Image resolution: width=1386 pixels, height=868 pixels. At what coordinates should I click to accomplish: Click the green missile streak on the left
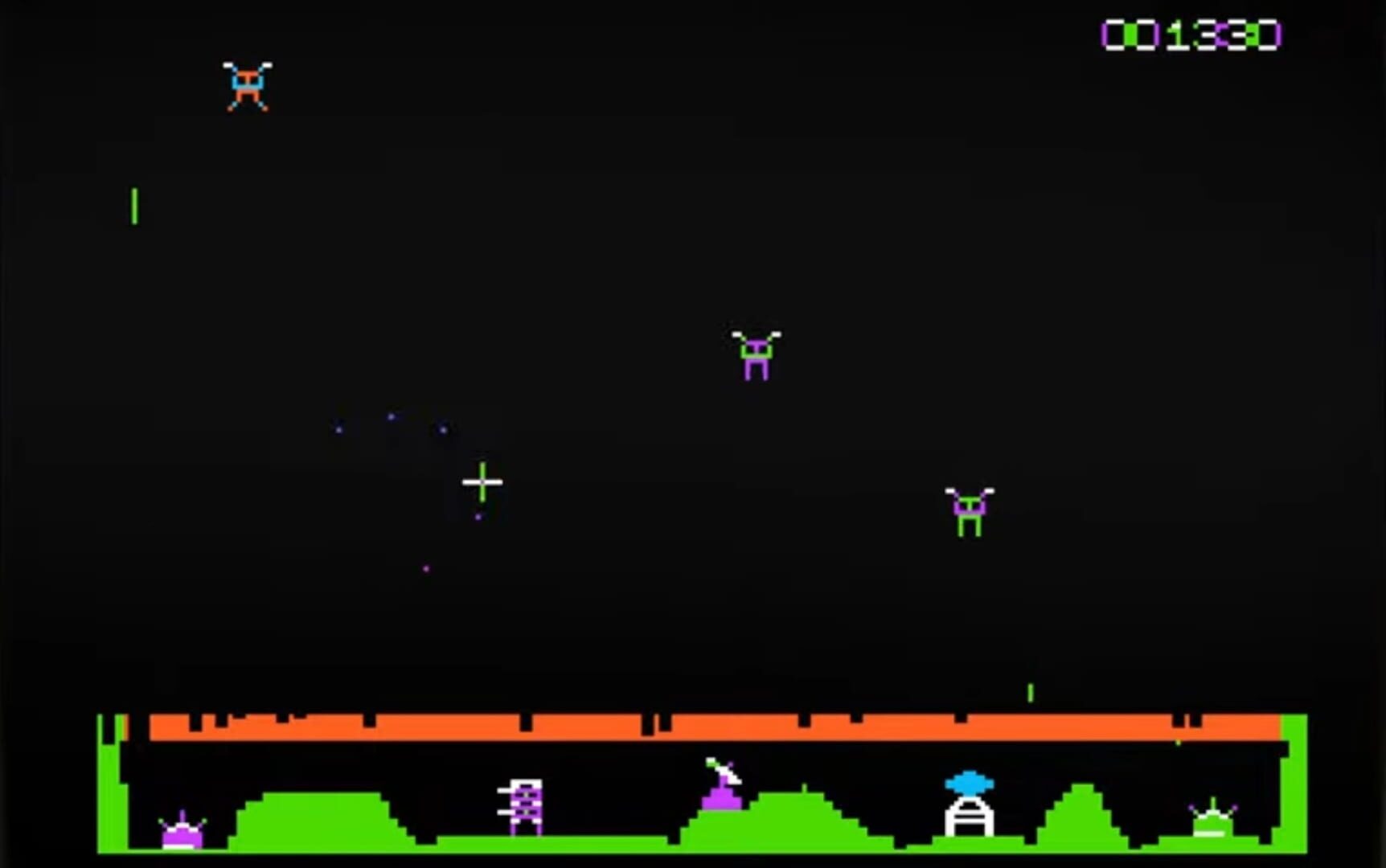pos(133,205)
